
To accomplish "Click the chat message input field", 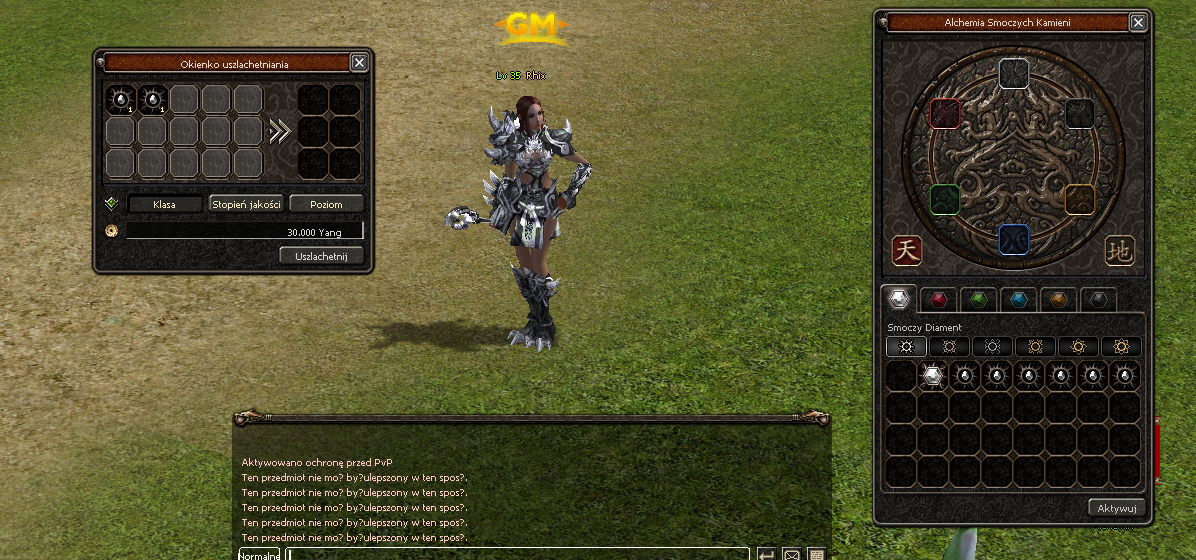I will 518,554.
